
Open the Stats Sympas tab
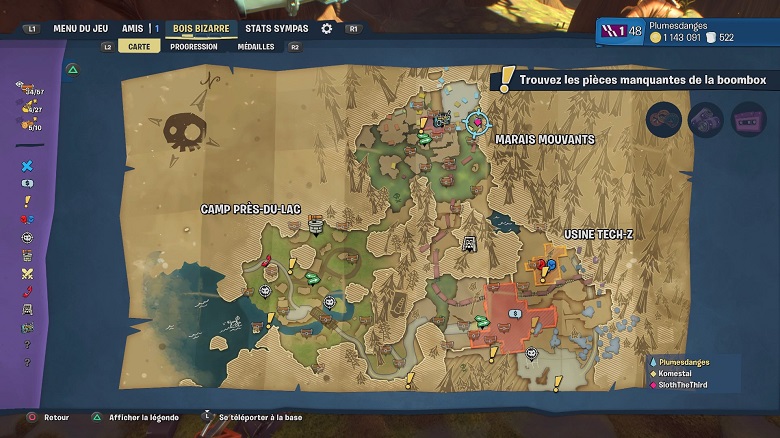tap(277, 29)
